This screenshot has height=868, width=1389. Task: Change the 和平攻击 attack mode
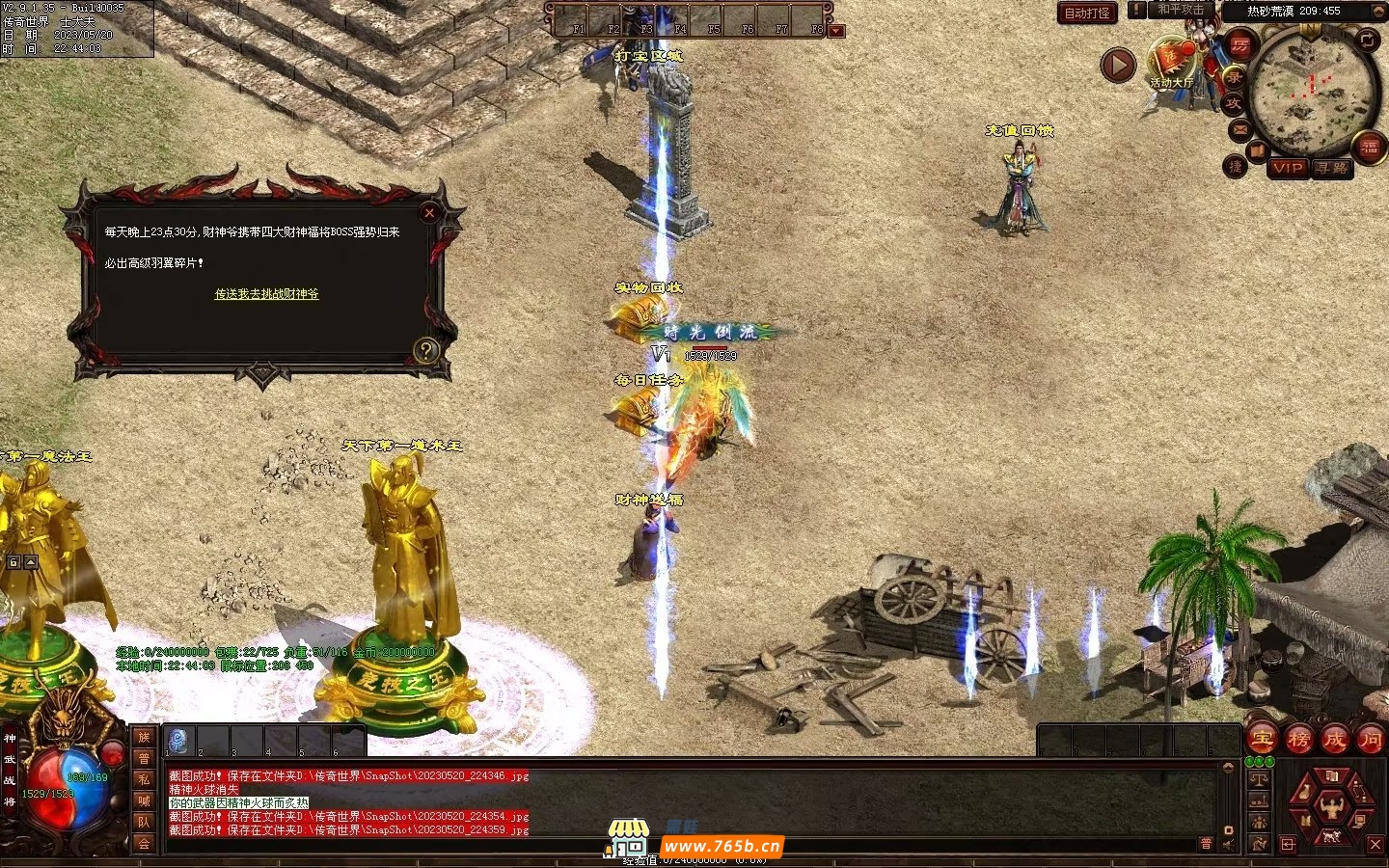(x=1180, y=10)
